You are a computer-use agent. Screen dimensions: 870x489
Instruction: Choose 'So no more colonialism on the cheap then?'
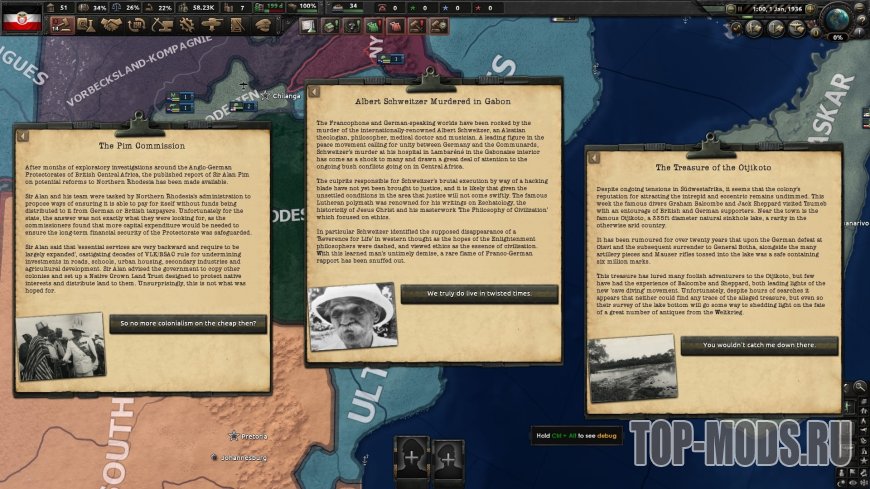pos(188,324)
